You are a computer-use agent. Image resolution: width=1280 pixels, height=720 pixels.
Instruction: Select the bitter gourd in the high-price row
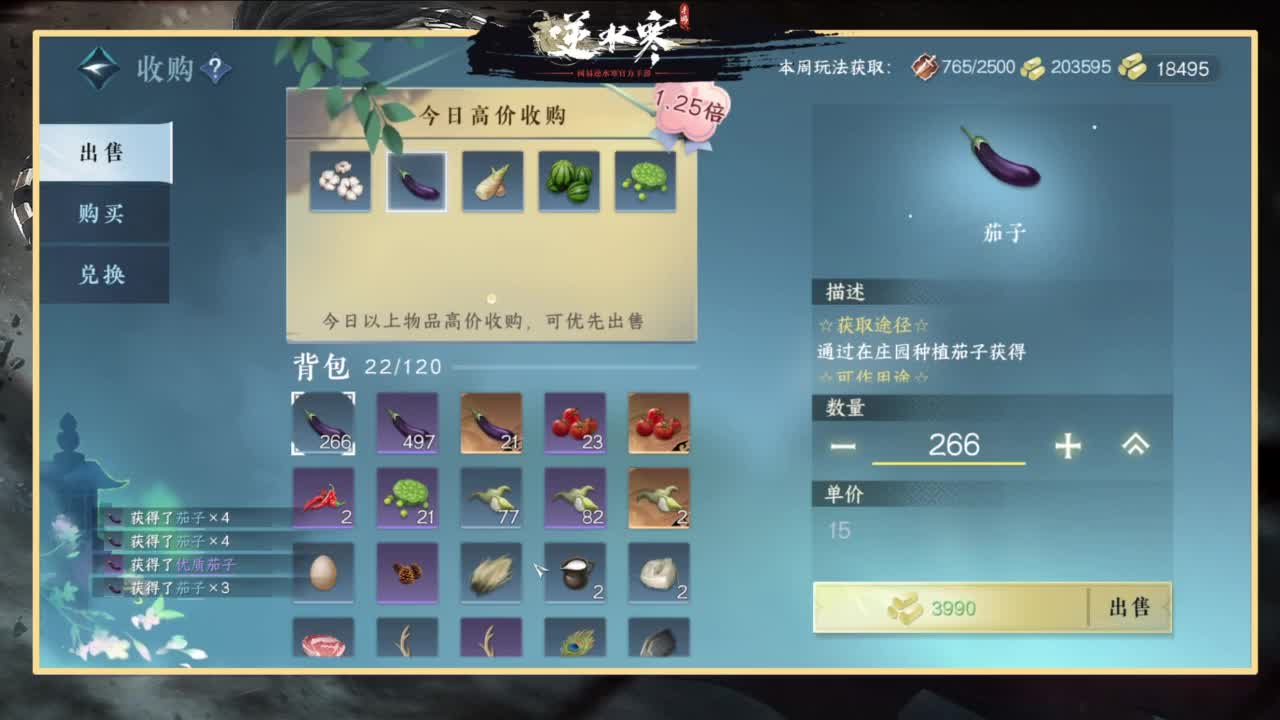[645, 180]
